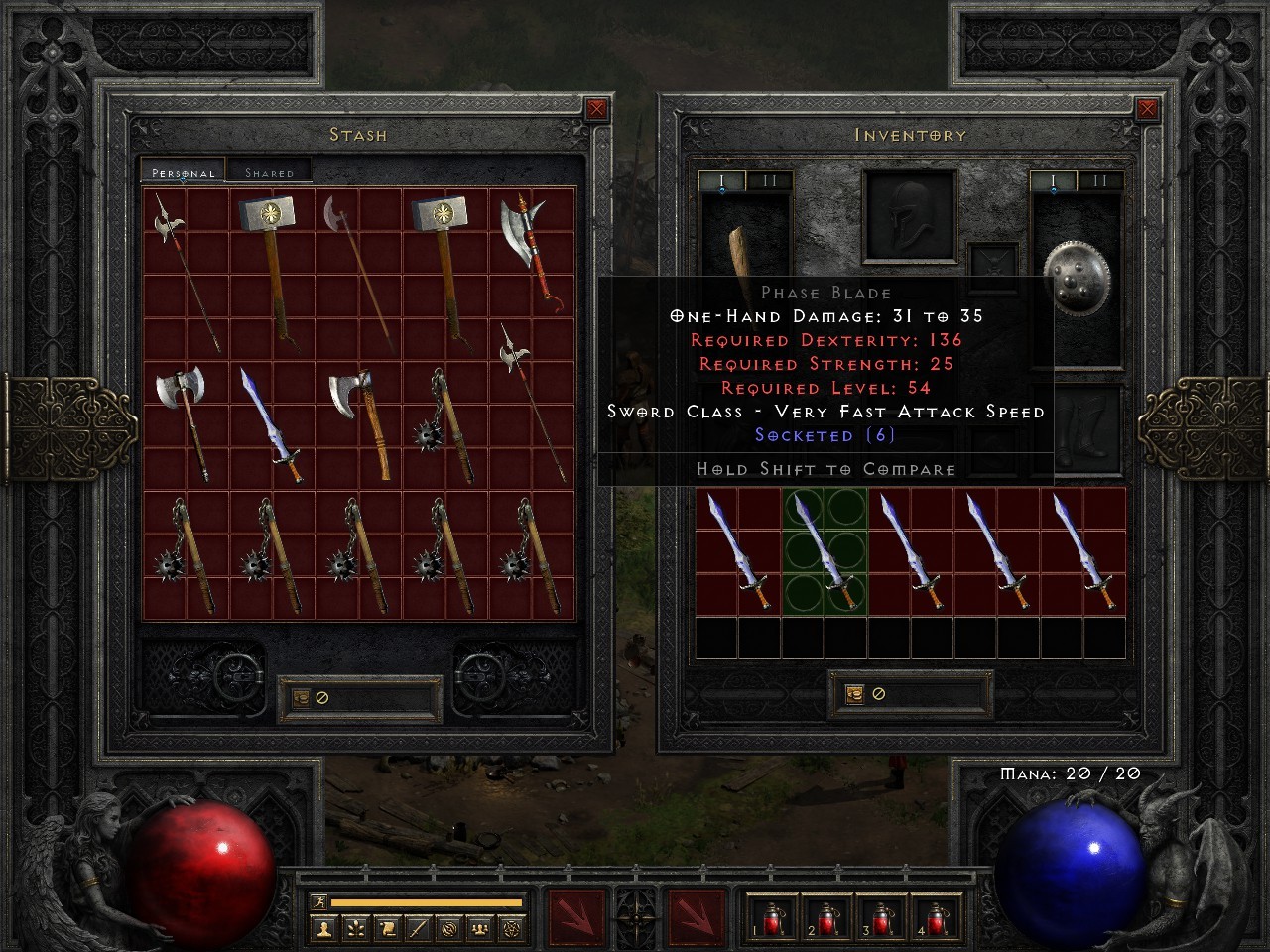
Task: Select the Personal stash tab
Action: (181, 171)
